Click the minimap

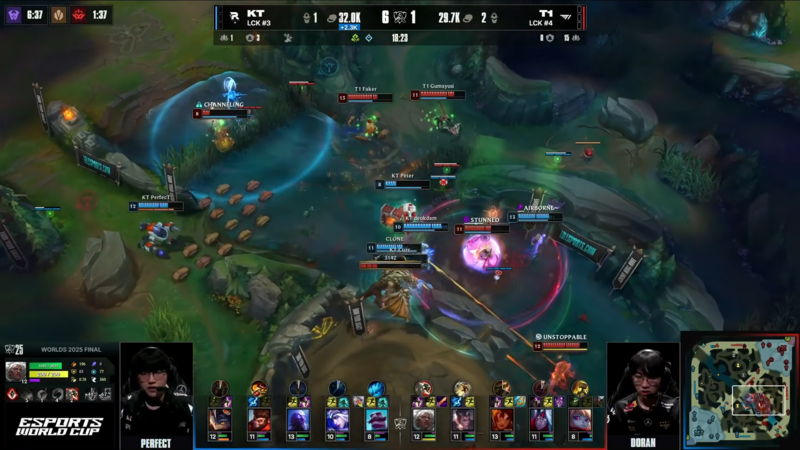[740, 391]
